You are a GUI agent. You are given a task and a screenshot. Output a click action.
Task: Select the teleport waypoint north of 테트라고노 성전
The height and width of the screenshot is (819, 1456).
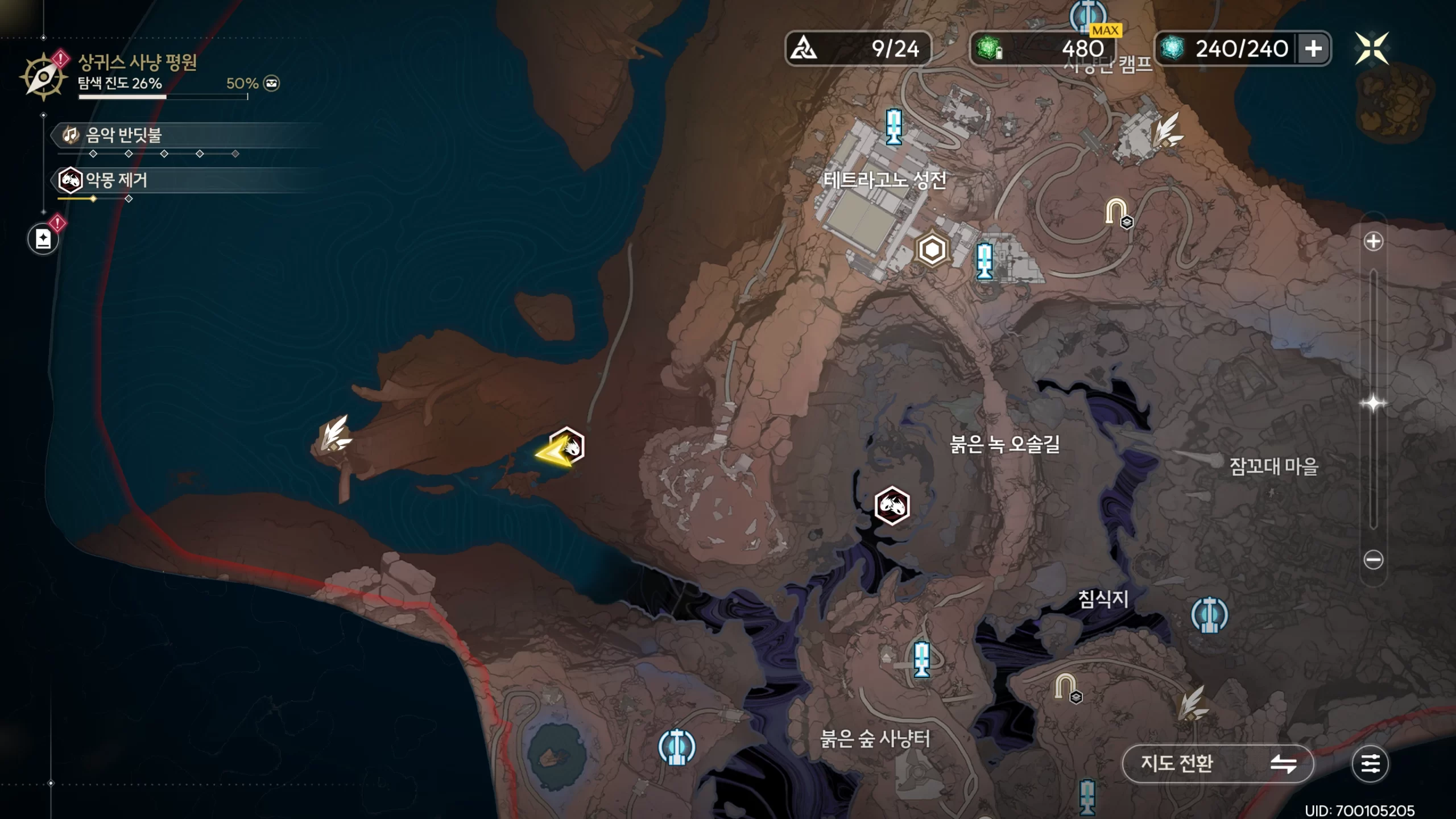pos(894,126)
